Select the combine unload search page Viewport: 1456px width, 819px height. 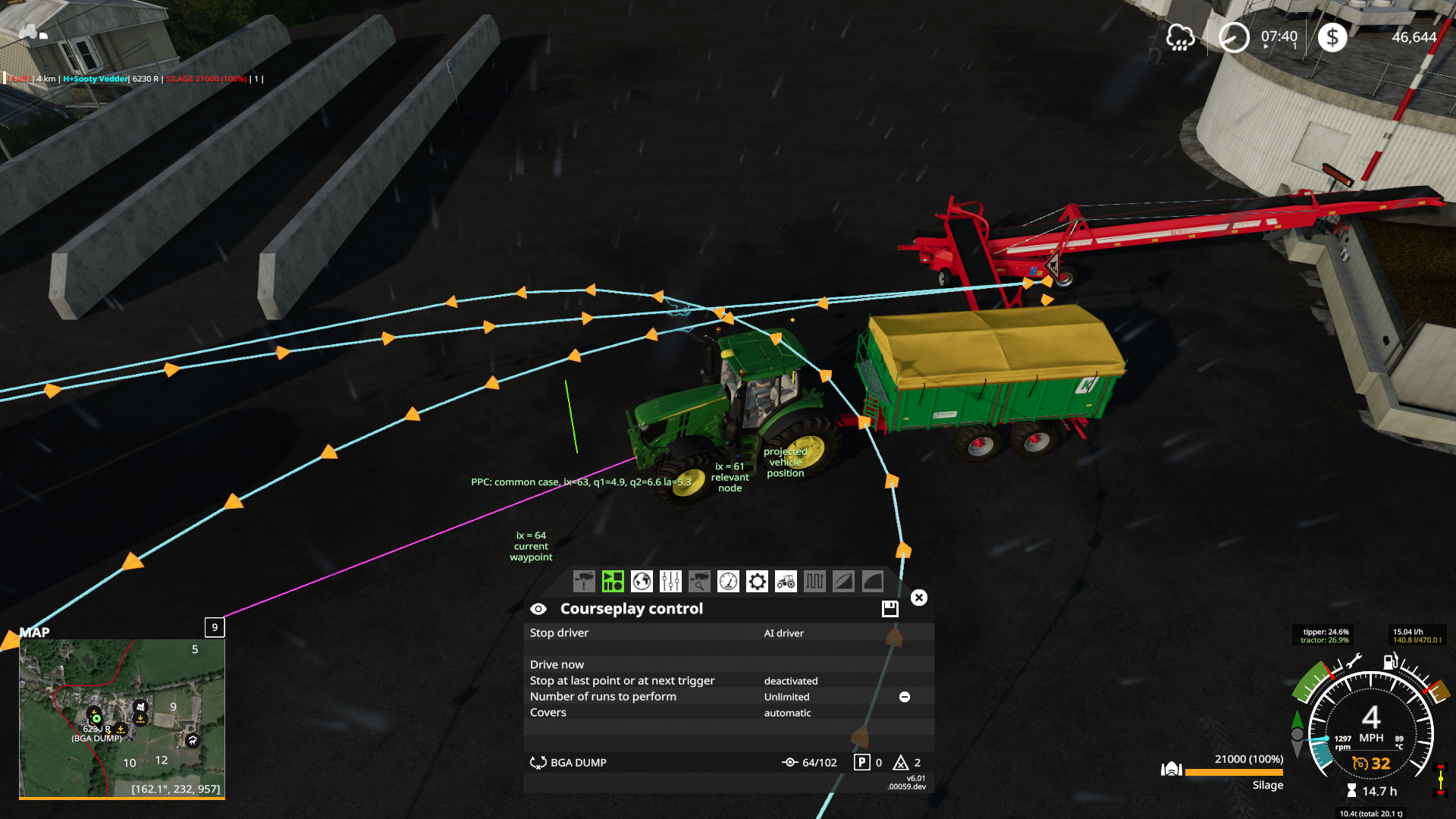[698, 581]
